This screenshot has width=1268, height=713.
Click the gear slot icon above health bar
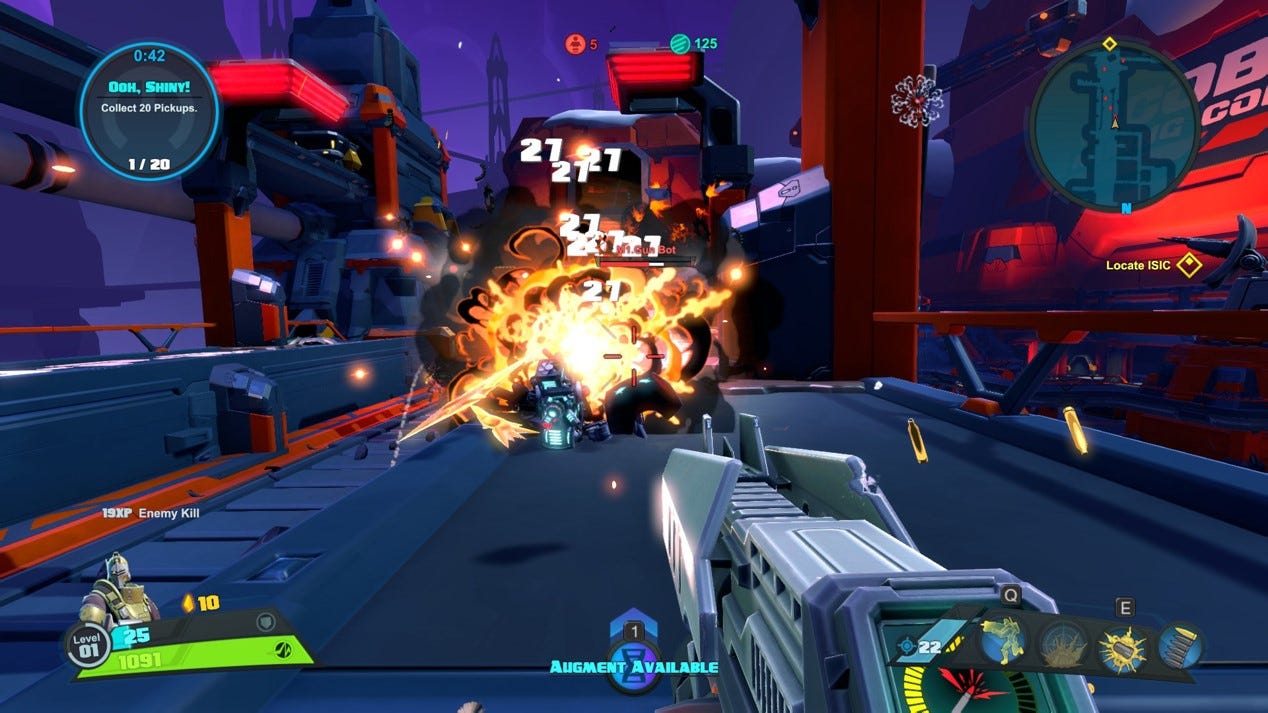(266, 622)
